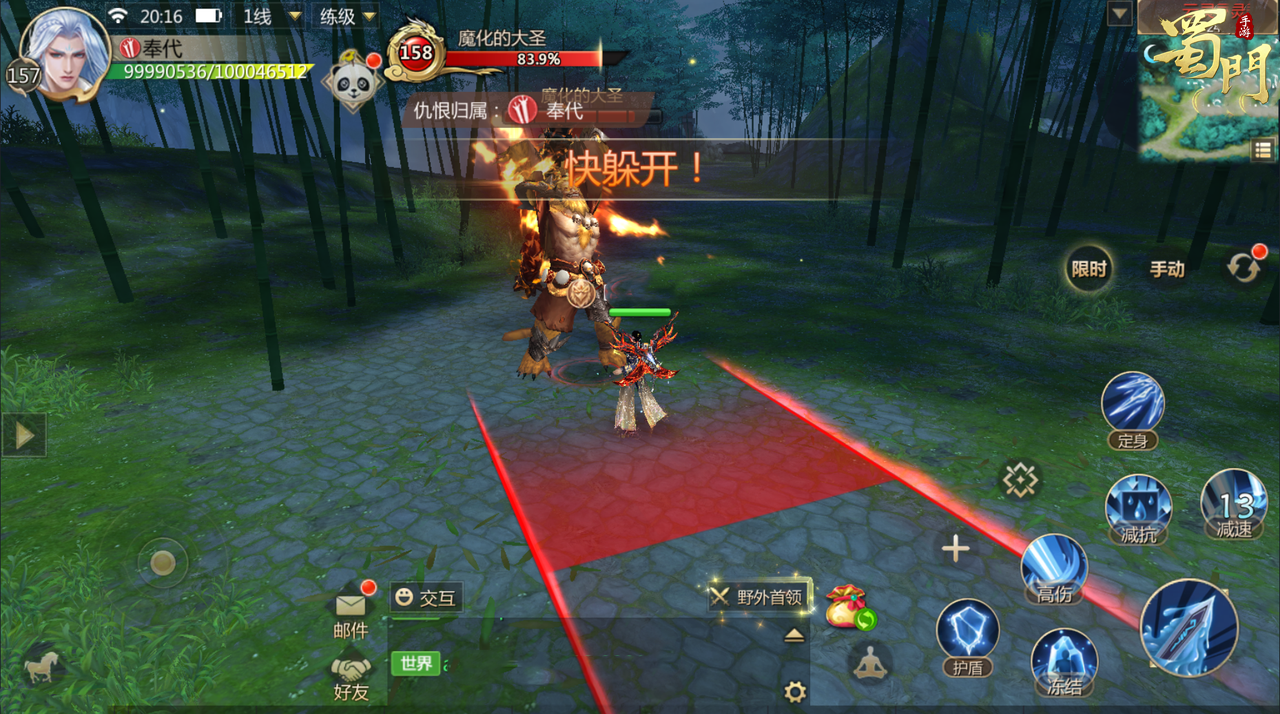Open the 练级 mode dropdown

pyautogui.click(x=348, y=16)
